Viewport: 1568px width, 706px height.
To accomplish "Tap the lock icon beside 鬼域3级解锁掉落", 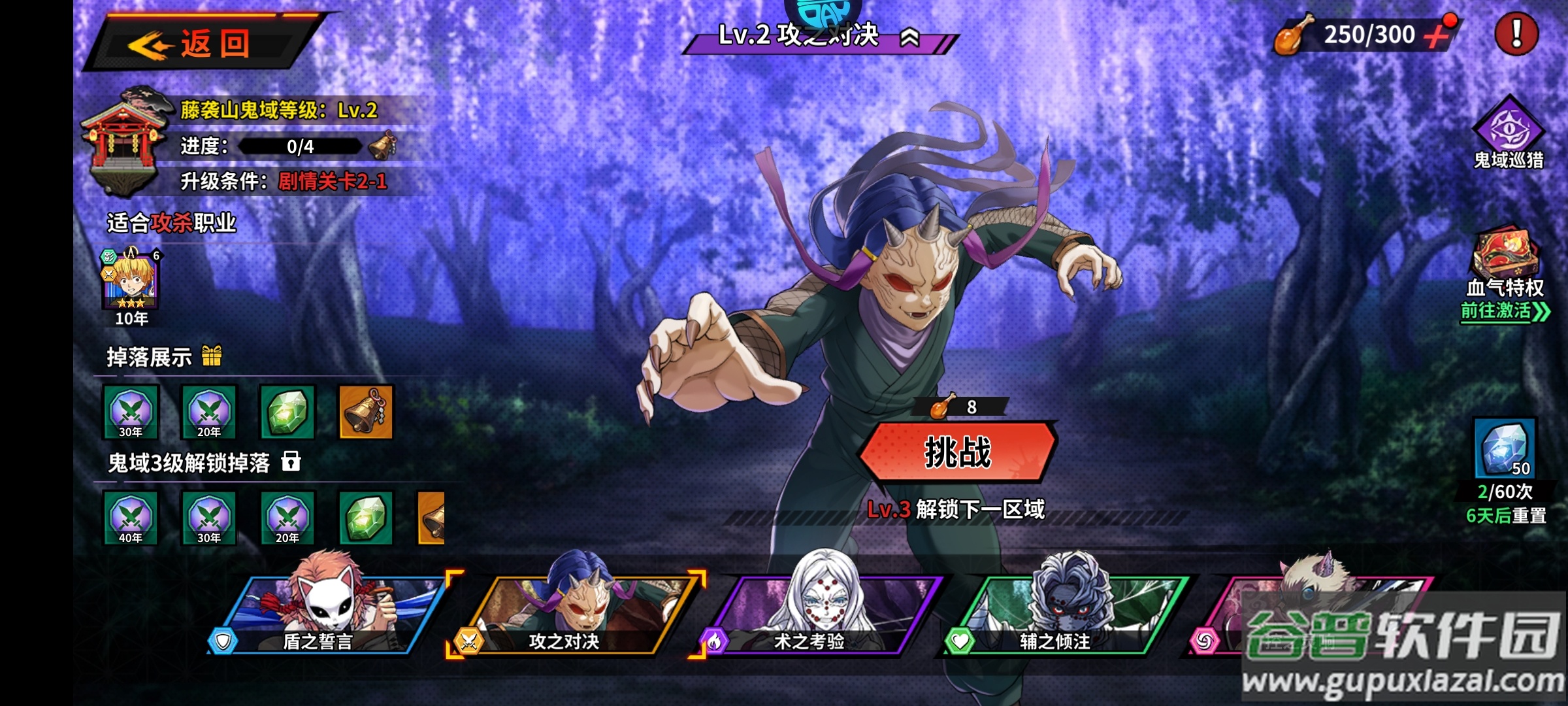I will [x=291, y=462].
